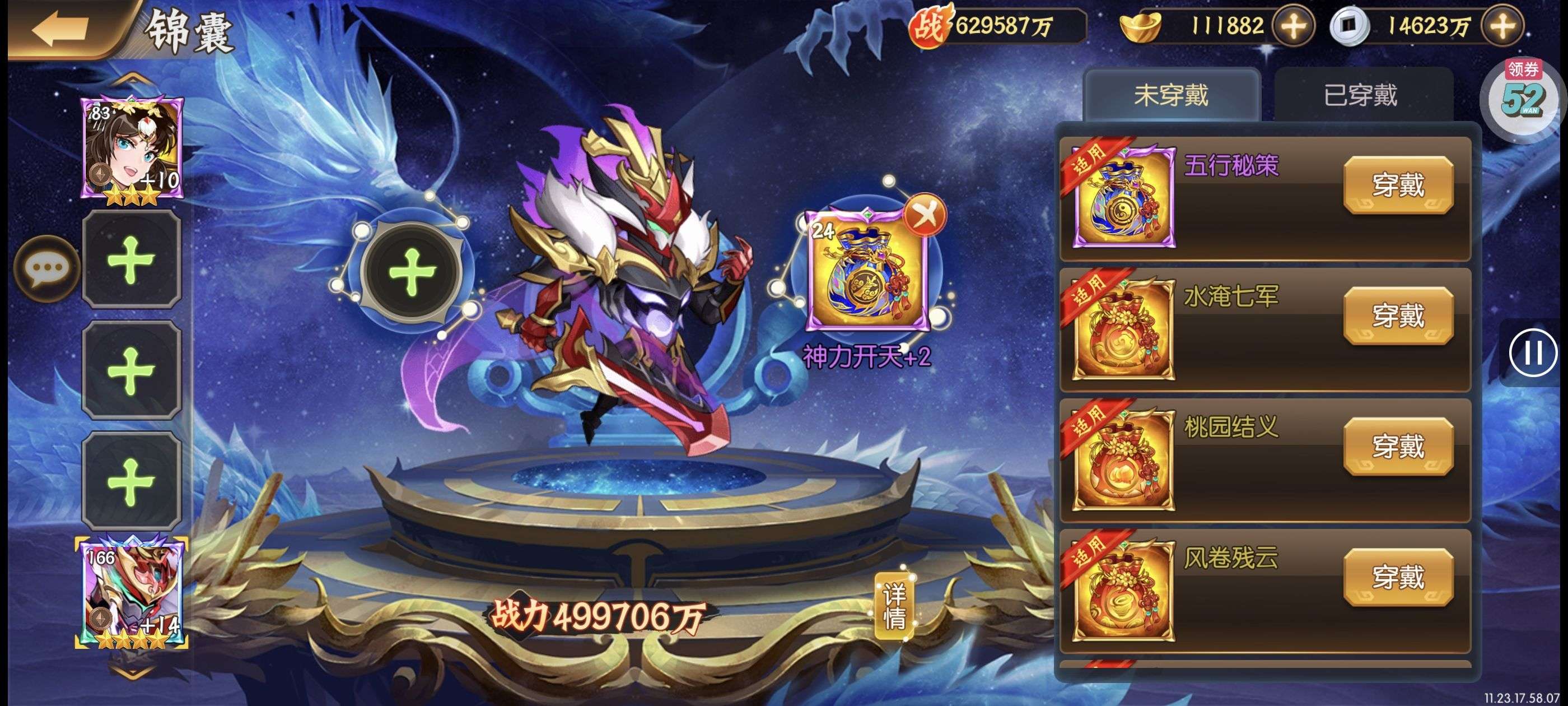
Task: Inspect the equipped 神力开天+2 pouch
Action: point(867,272)
